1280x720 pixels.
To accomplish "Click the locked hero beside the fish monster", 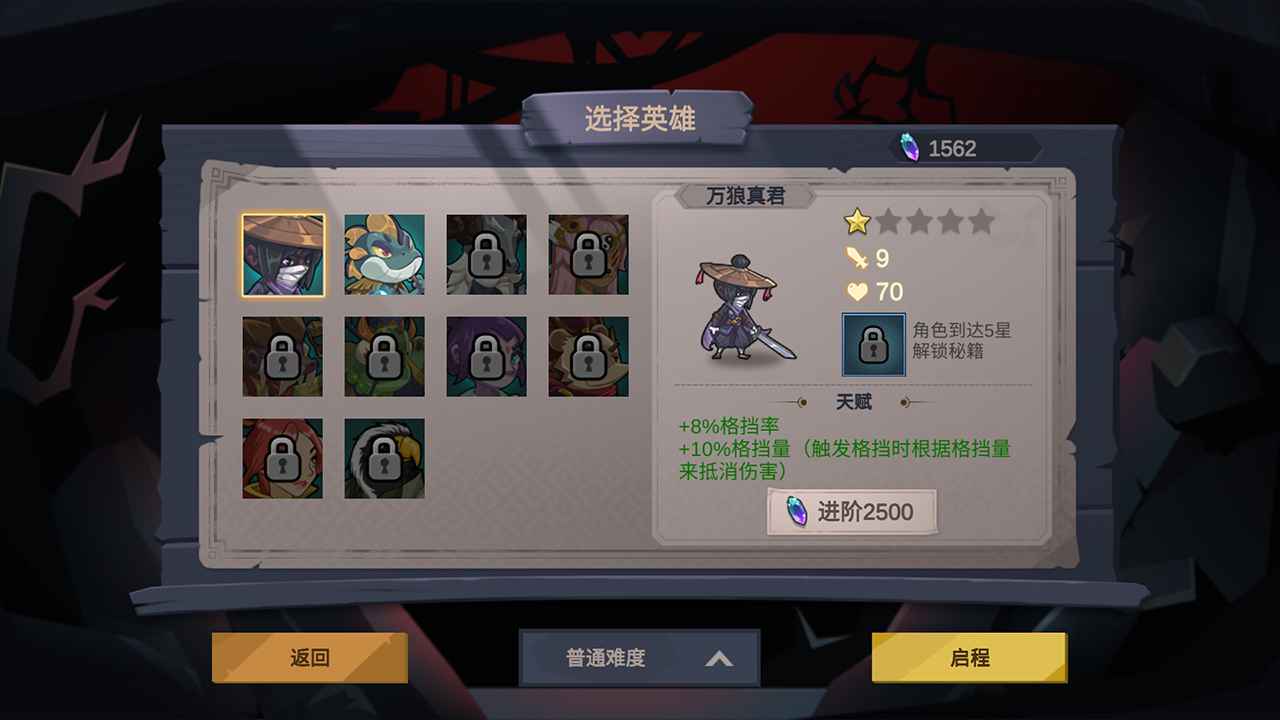I will click(x=485, y=255).
